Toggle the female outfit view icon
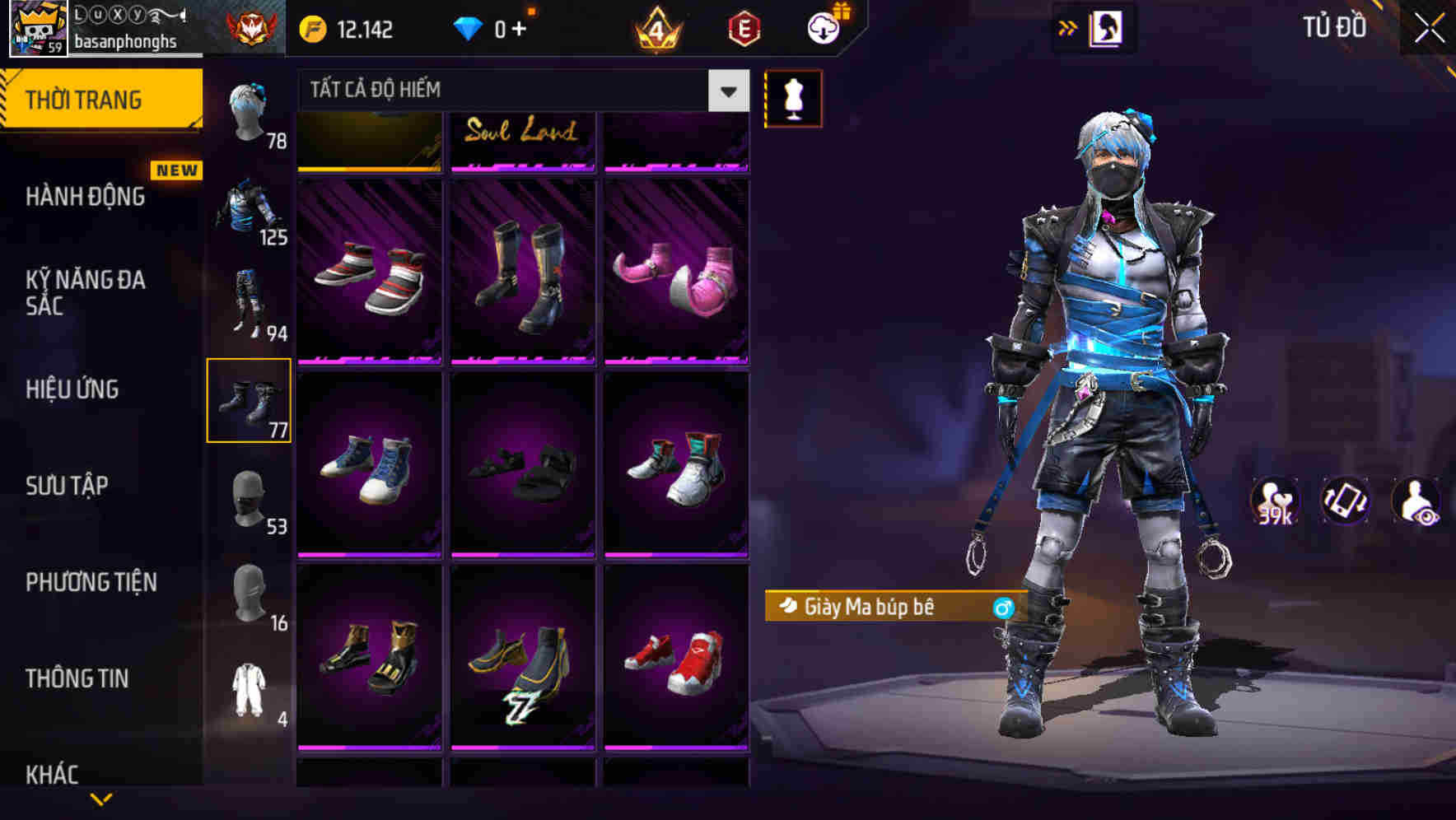This screenshot has height=820, width=1456. [x=1108, y=27]
